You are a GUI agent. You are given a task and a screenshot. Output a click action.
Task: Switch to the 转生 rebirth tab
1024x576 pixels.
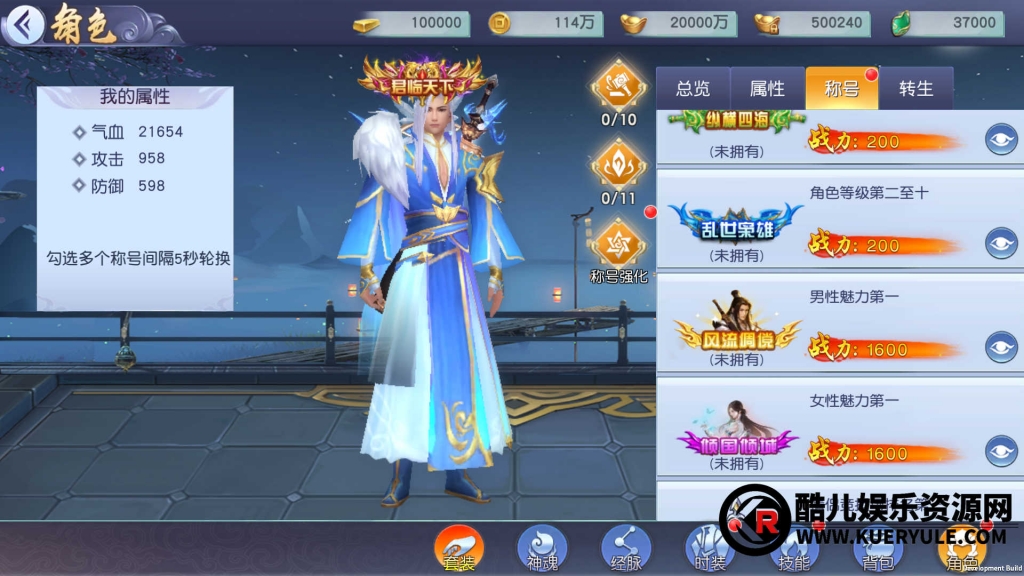click(915, 88)
